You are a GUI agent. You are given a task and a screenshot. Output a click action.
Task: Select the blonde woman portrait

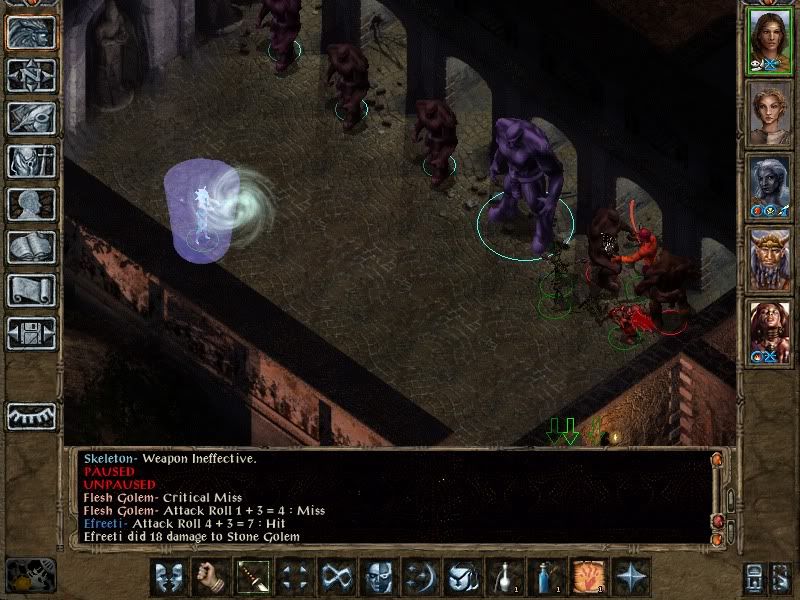click(x=770, y=112)
